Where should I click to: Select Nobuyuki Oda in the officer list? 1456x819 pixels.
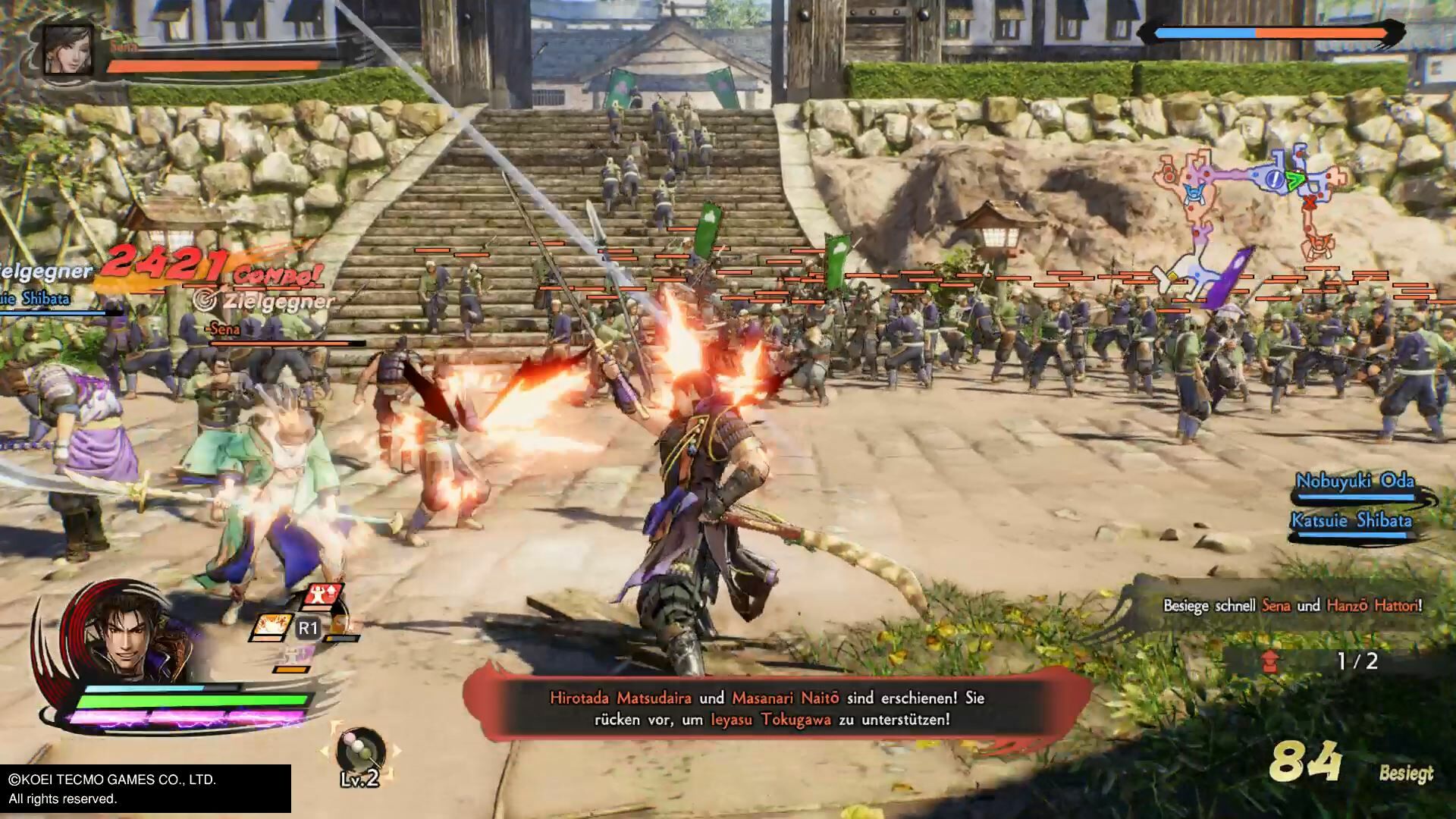pyautogui.click(x=1354, y=482)
